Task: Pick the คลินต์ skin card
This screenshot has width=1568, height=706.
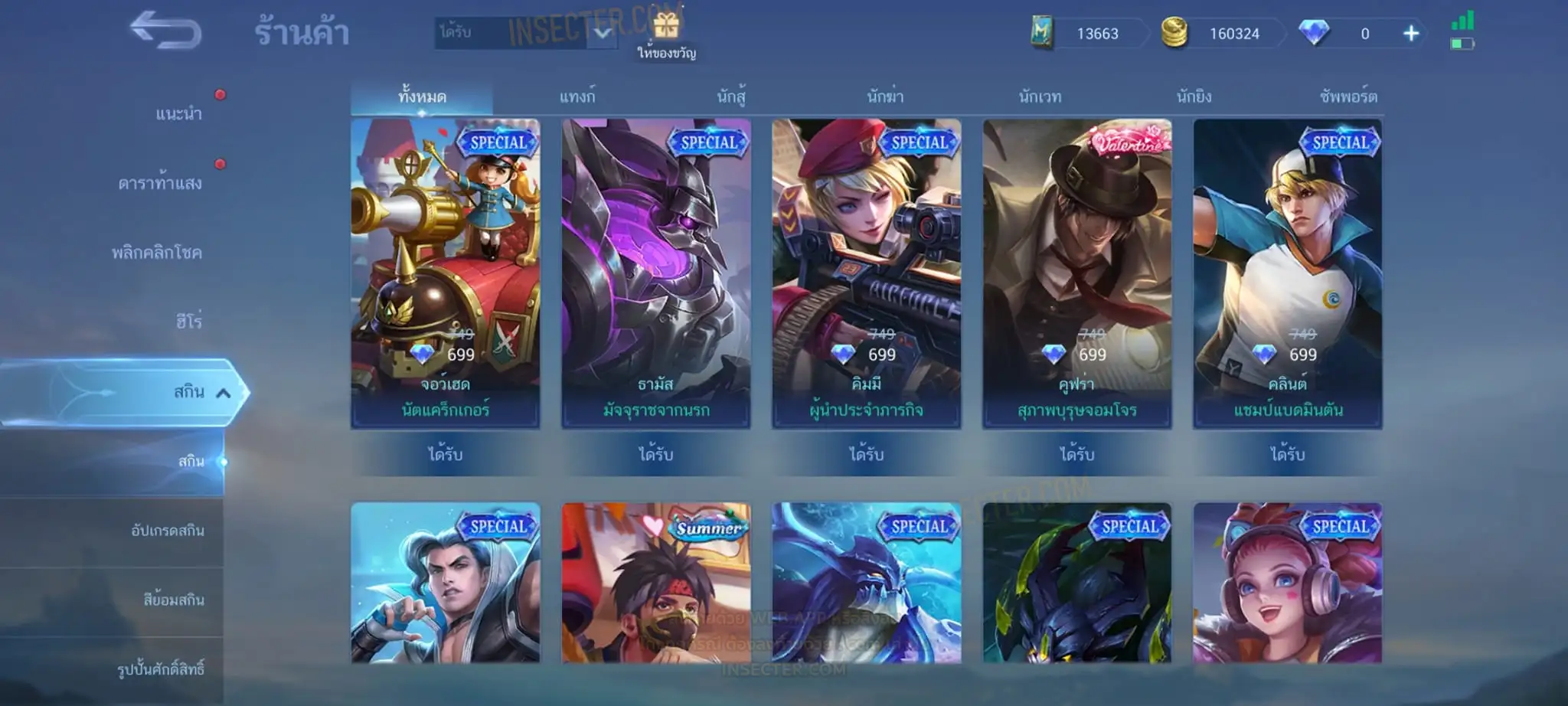Action: coord(1287,273)
